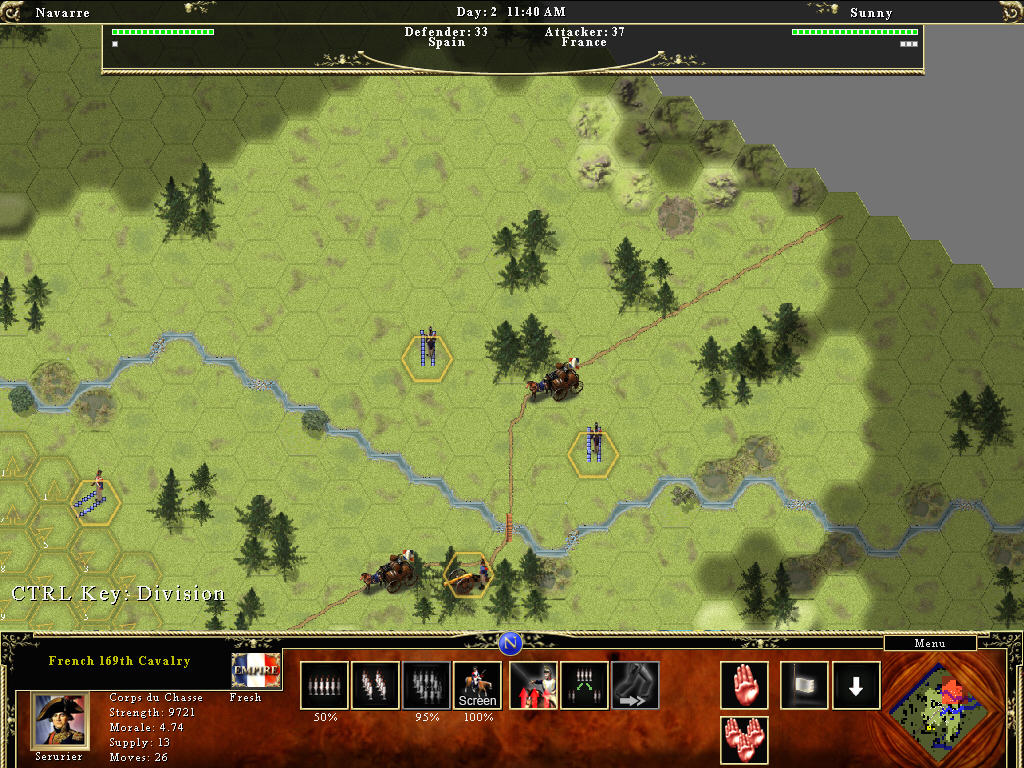Open the Menu button
Viewport: 1024px width, 768px height.
(929, 643)
